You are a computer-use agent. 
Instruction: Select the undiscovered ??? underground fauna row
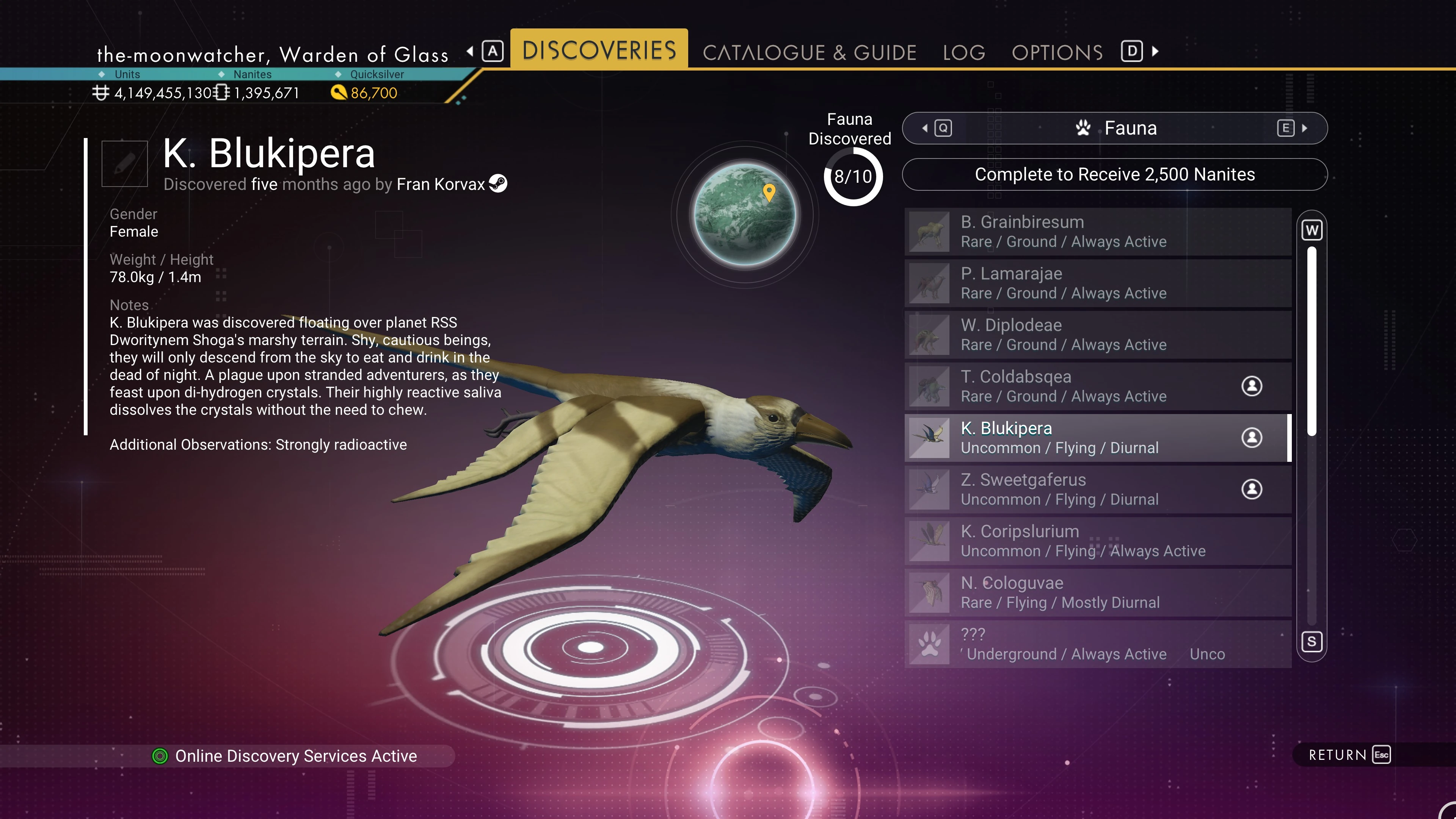point(1098,644)
